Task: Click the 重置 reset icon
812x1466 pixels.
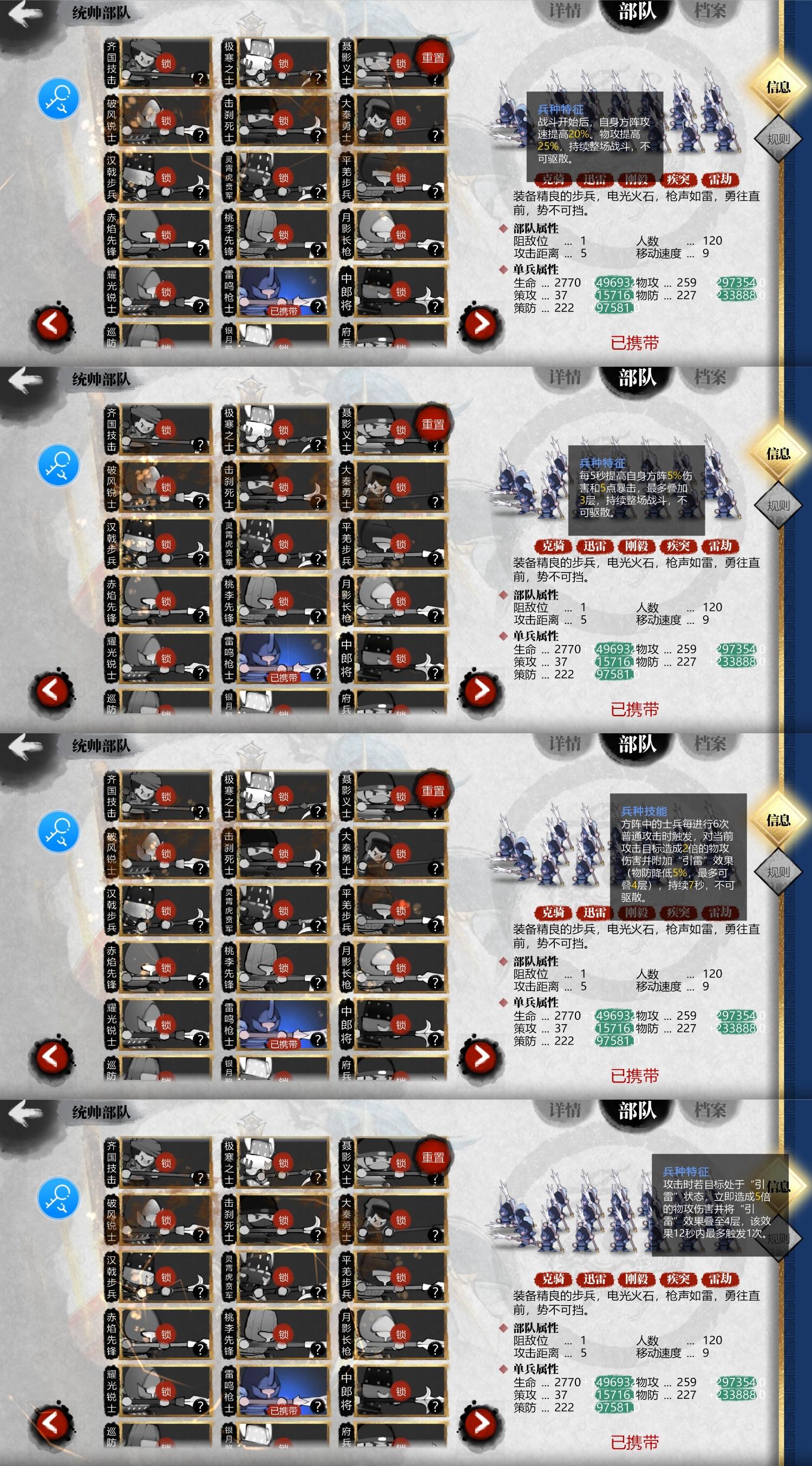Action: (x=435, y=59)
